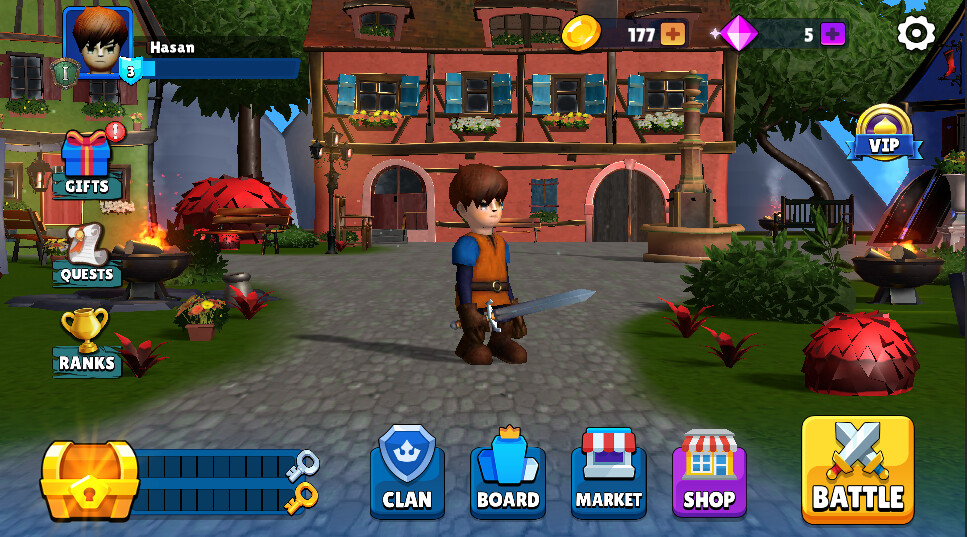967x537 pixels.
Task: Visit the Market
Action: coord(608,473)
